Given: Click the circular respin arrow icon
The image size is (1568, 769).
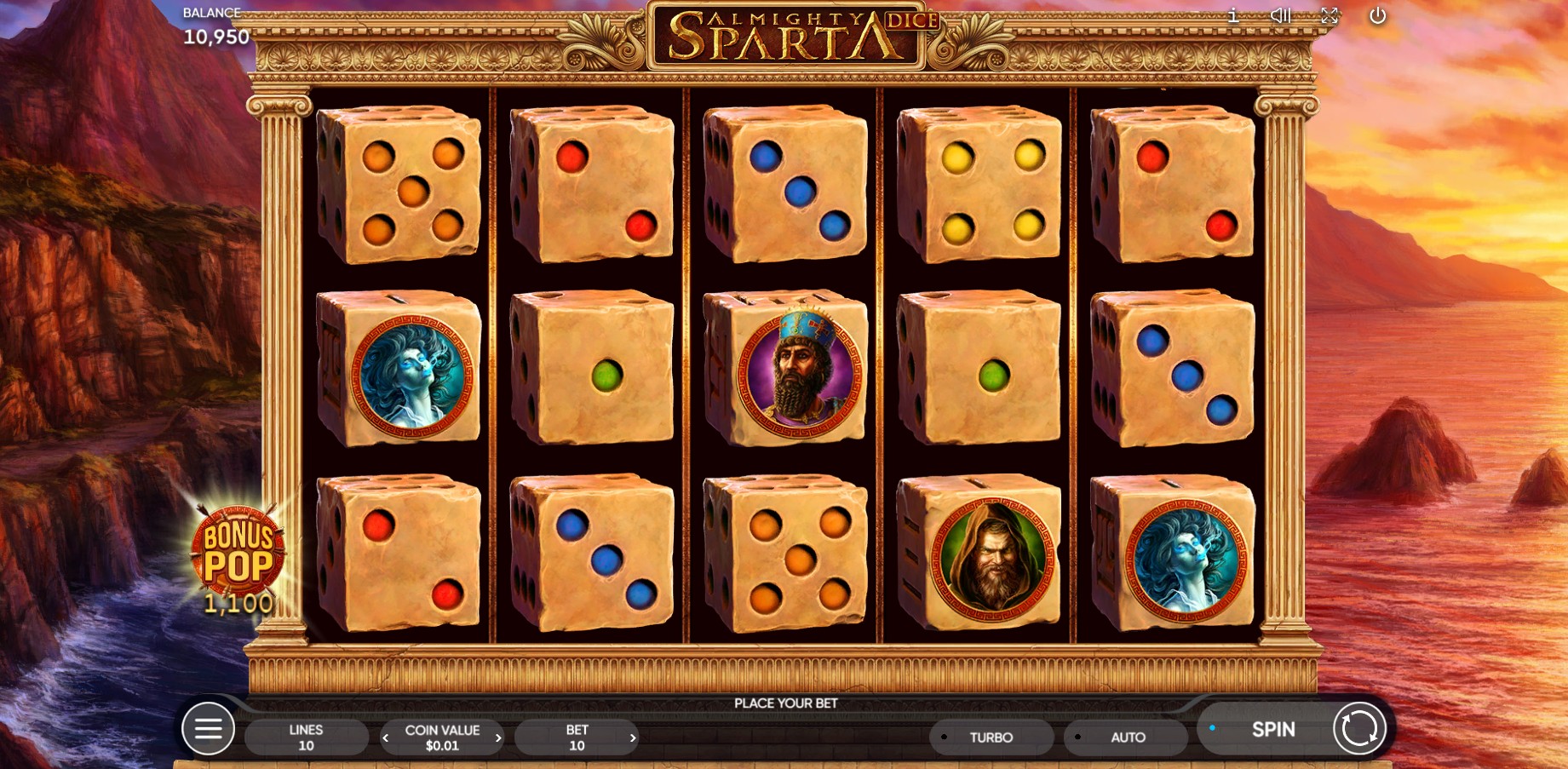Looking at the screenshot, I should pyautogui.click(x=1359, y=729).
